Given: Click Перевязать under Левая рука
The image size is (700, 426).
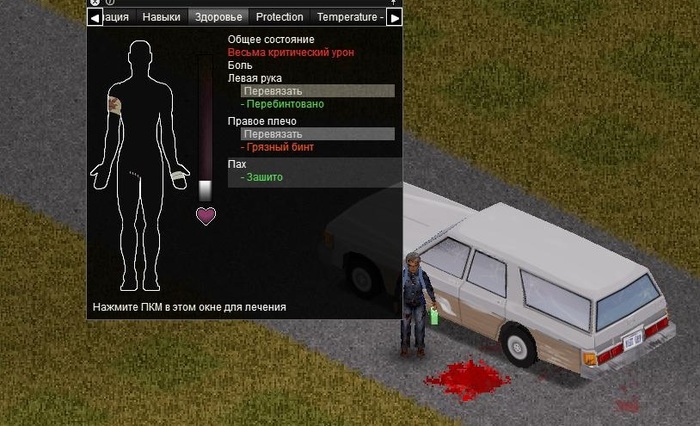Looking at the screenshot, I should pyautogui.click(x=317, y=91).
